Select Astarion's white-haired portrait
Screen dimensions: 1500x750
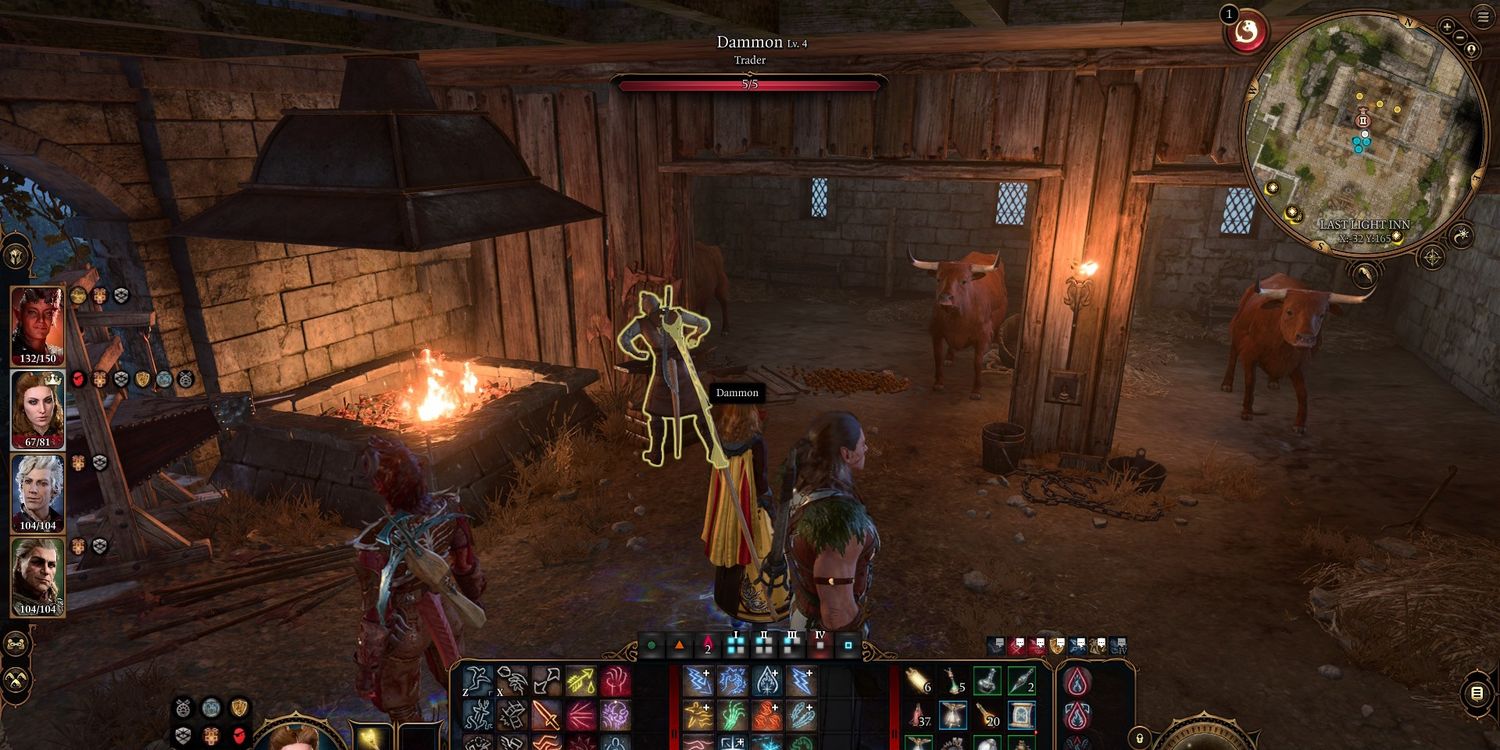[x=38, y=494]
